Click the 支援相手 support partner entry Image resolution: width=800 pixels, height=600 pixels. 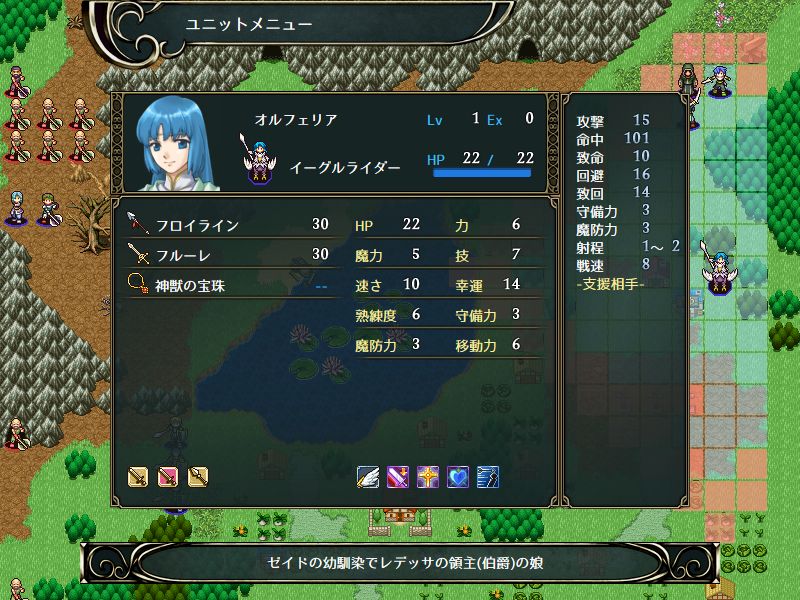[611, 284]
